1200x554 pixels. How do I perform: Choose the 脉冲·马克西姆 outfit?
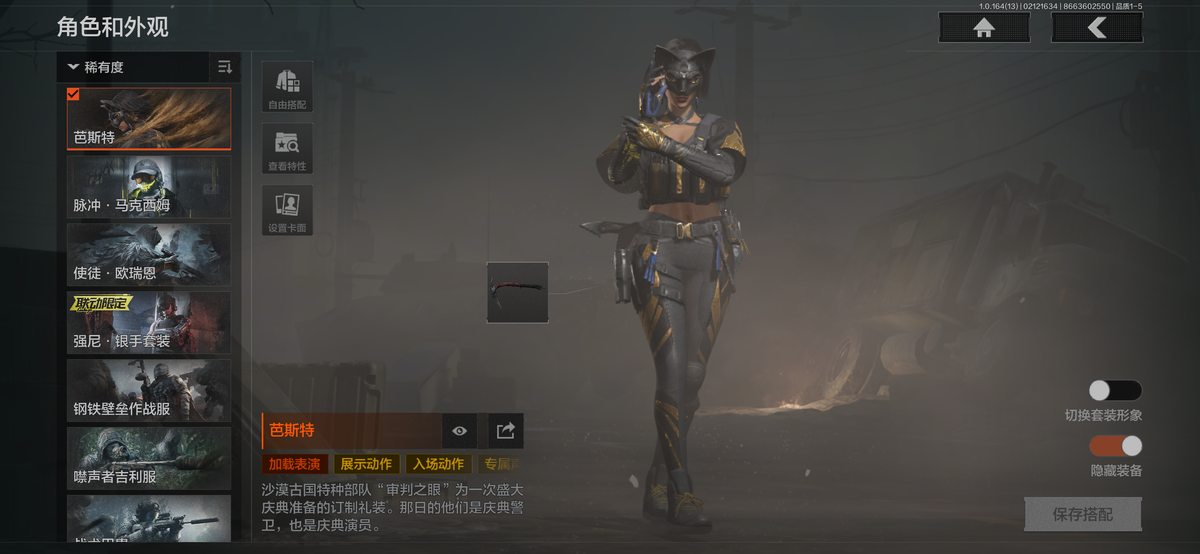pos(149,187)
